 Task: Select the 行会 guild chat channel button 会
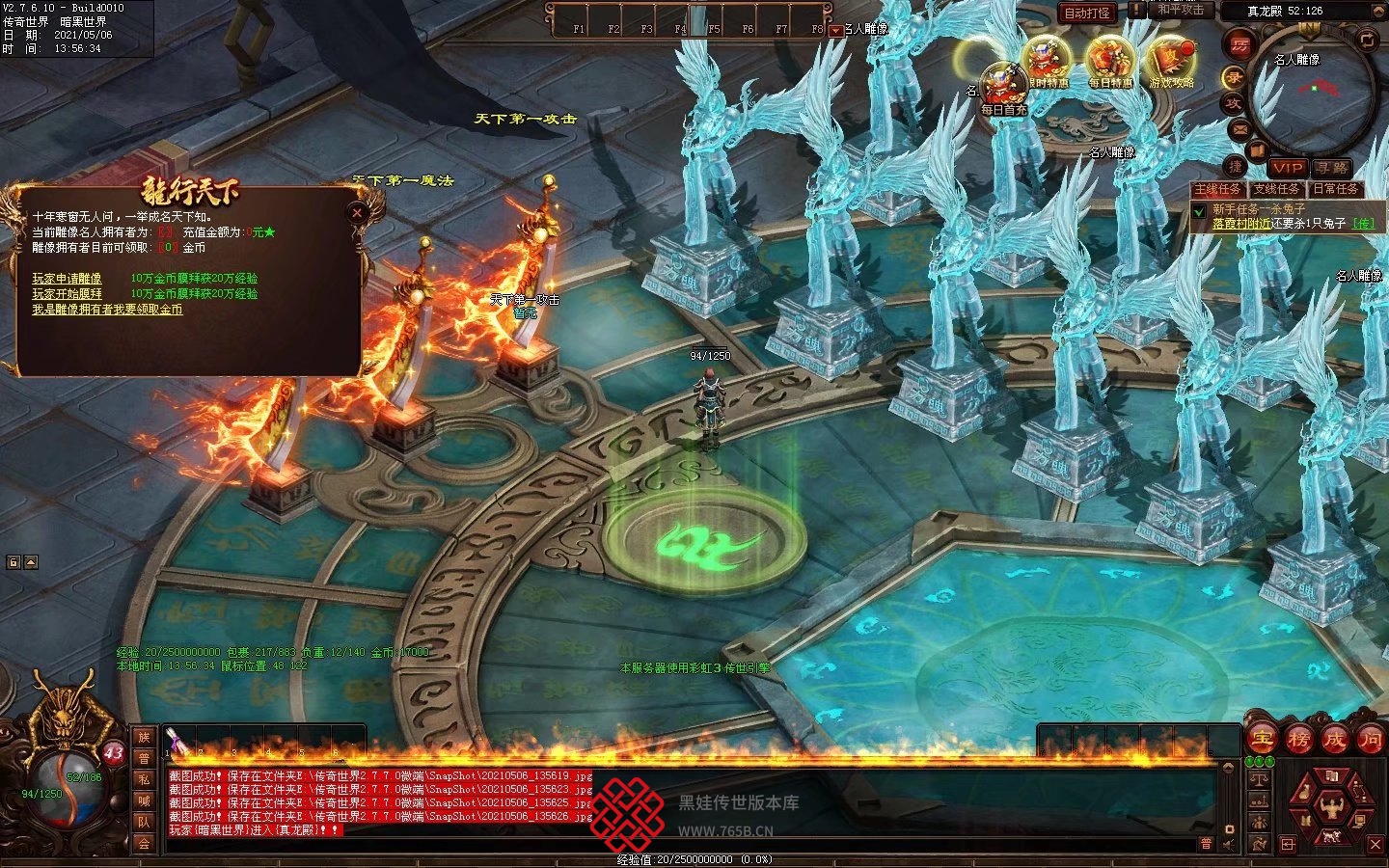144,843
